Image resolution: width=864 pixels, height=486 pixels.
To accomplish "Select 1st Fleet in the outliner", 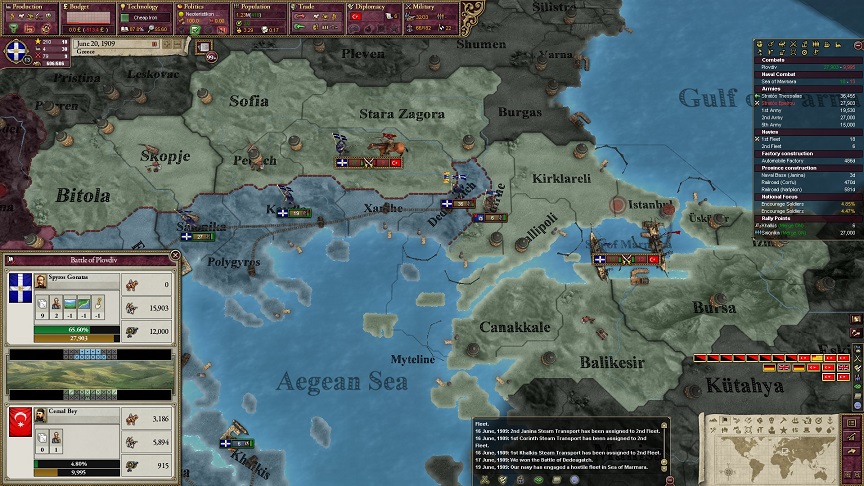I will coord(770,138).
